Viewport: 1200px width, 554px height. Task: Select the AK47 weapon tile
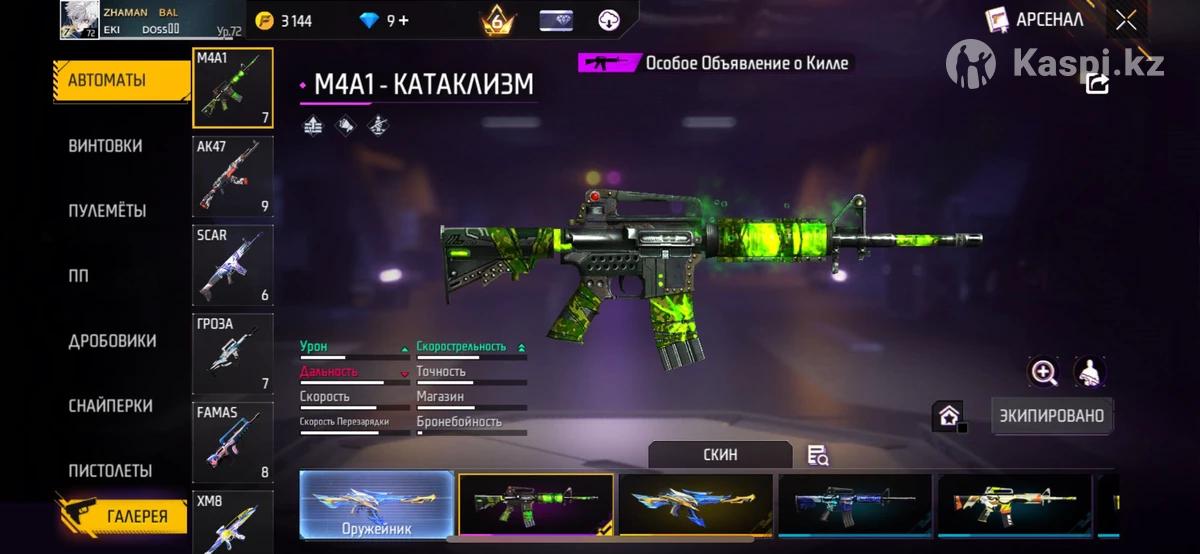tap(233, 176)
